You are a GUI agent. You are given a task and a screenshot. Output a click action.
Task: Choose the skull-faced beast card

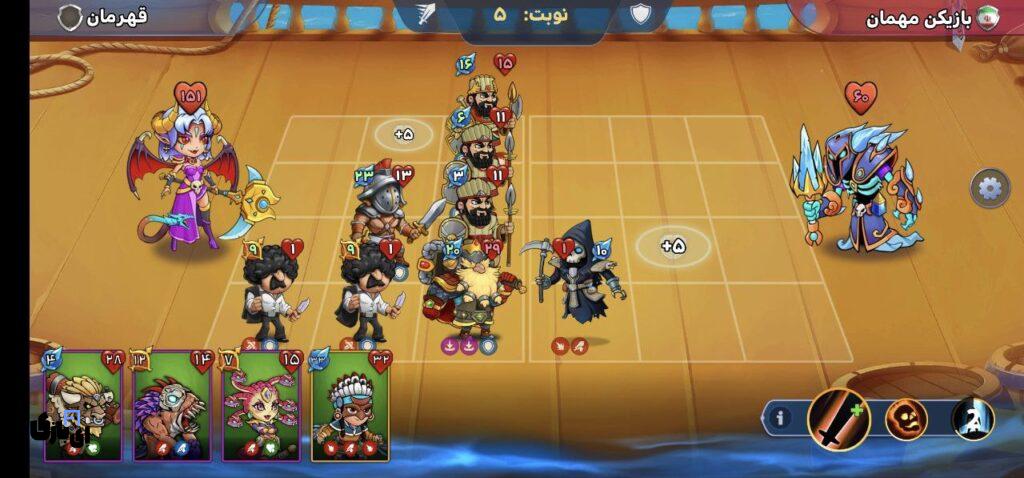pos(171,407)
